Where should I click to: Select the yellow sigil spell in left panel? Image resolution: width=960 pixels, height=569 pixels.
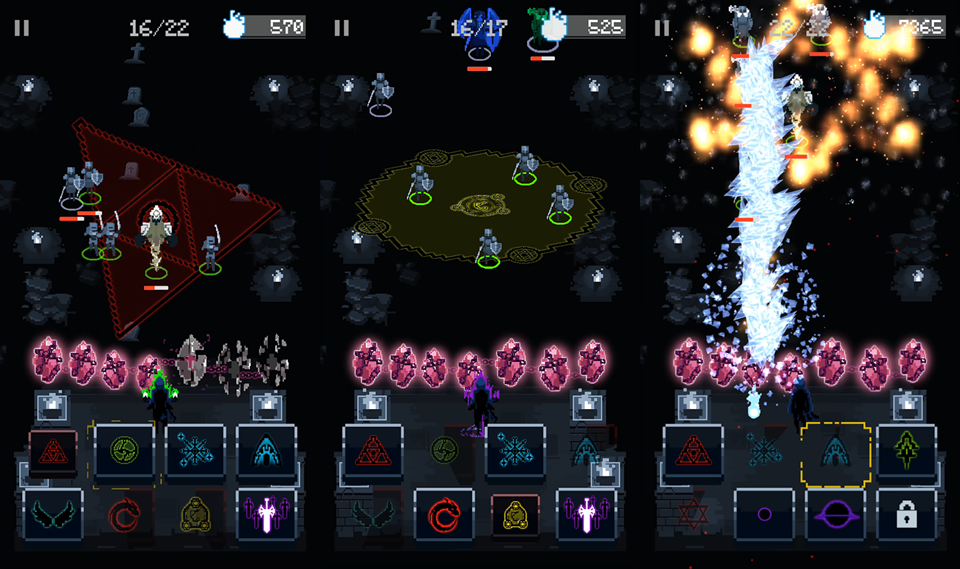click(x=195, y=514)
